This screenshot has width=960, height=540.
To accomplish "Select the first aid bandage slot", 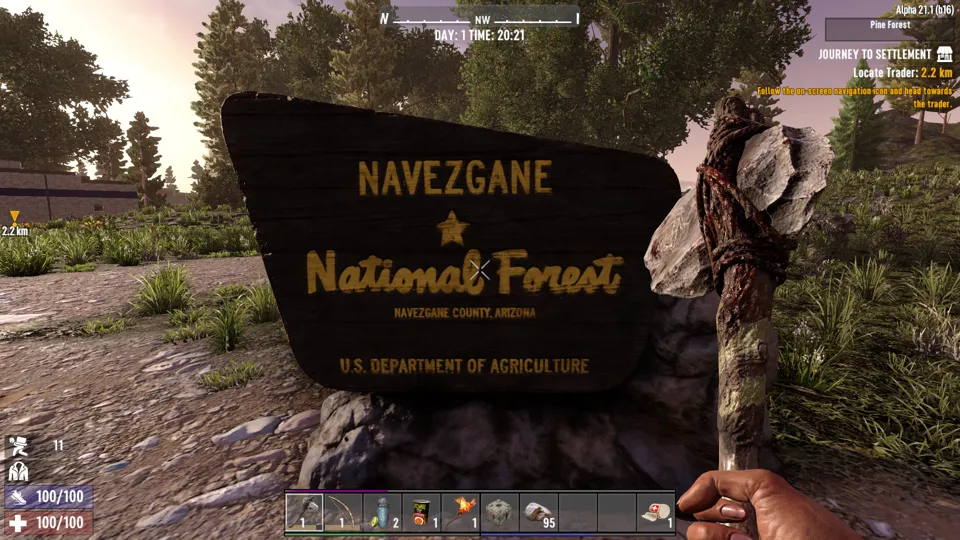I will click(656, 512).
